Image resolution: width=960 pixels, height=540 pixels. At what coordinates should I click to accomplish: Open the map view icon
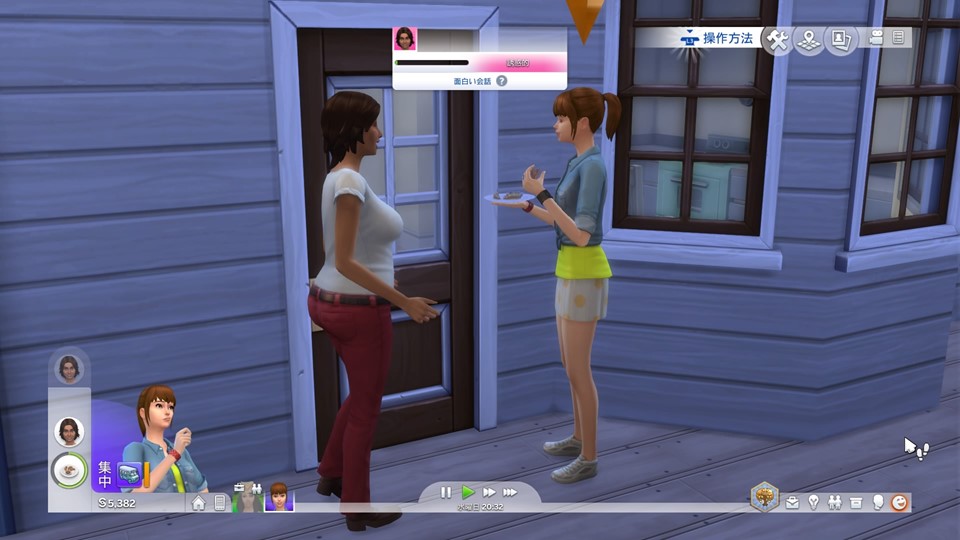pos(808,39)
